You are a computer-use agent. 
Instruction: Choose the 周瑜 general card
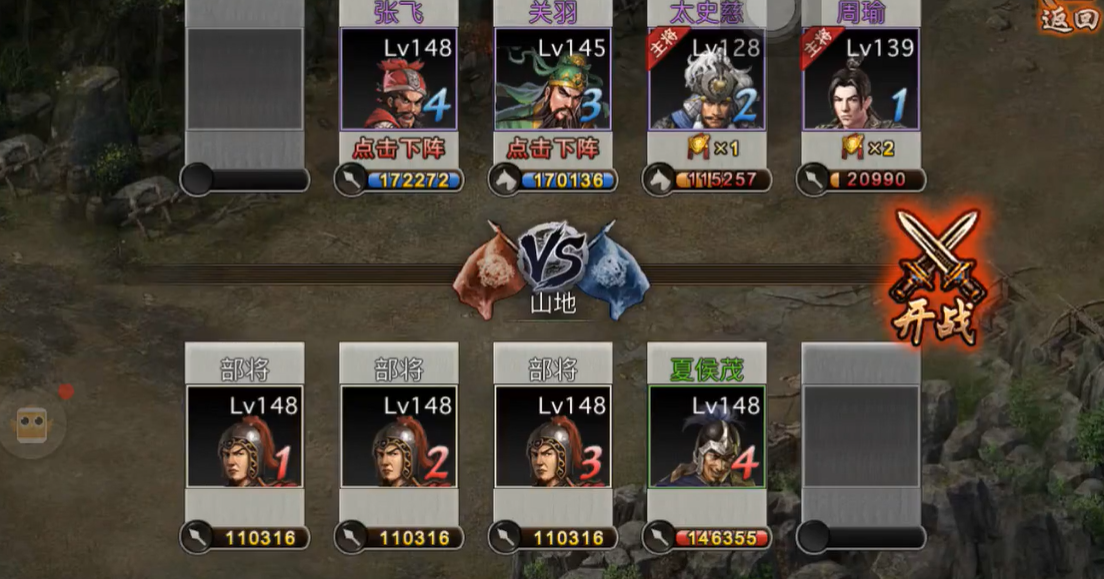point(861,79)
